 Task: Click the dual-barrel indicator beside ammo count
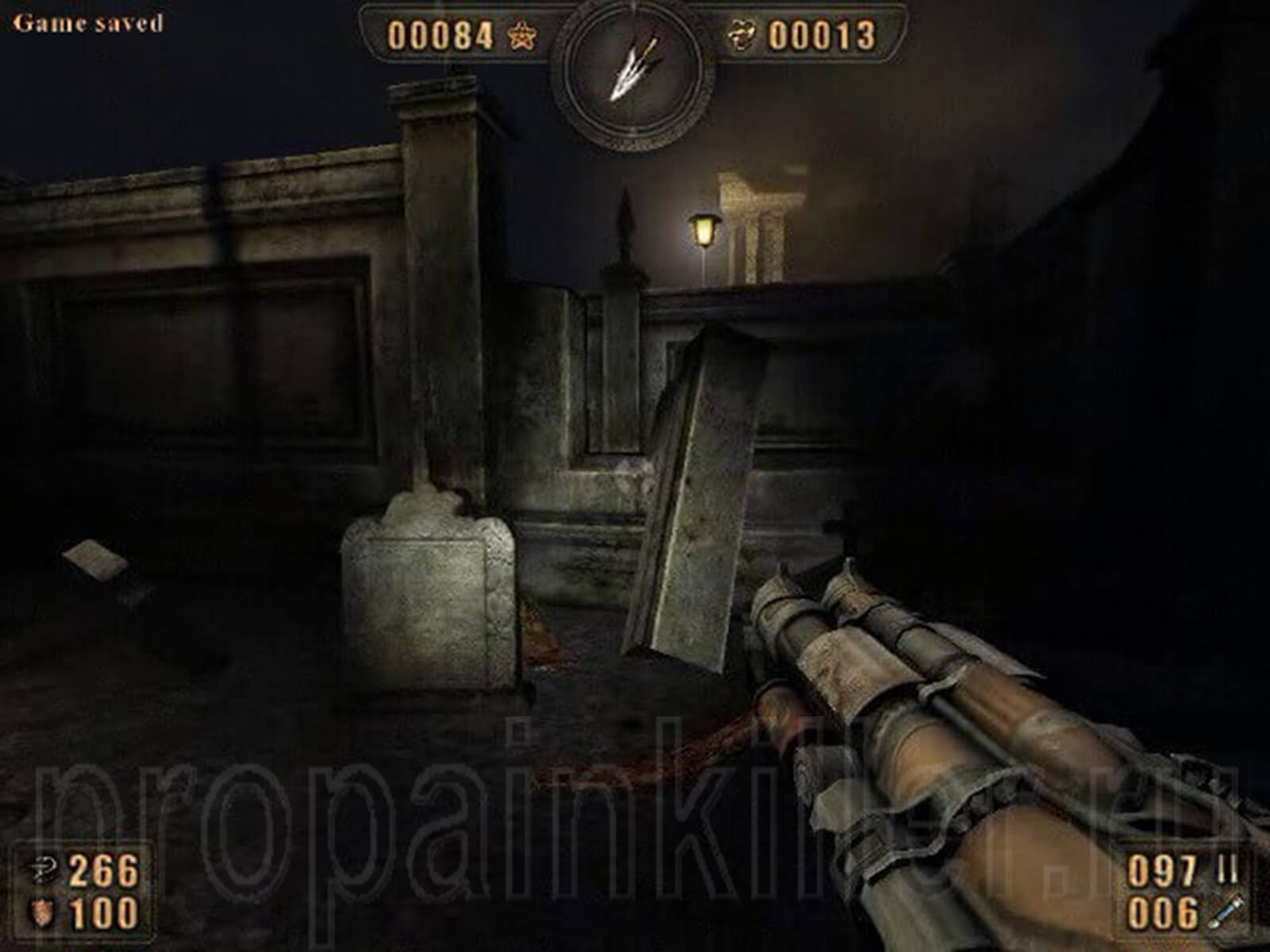tap(1227, 869)
